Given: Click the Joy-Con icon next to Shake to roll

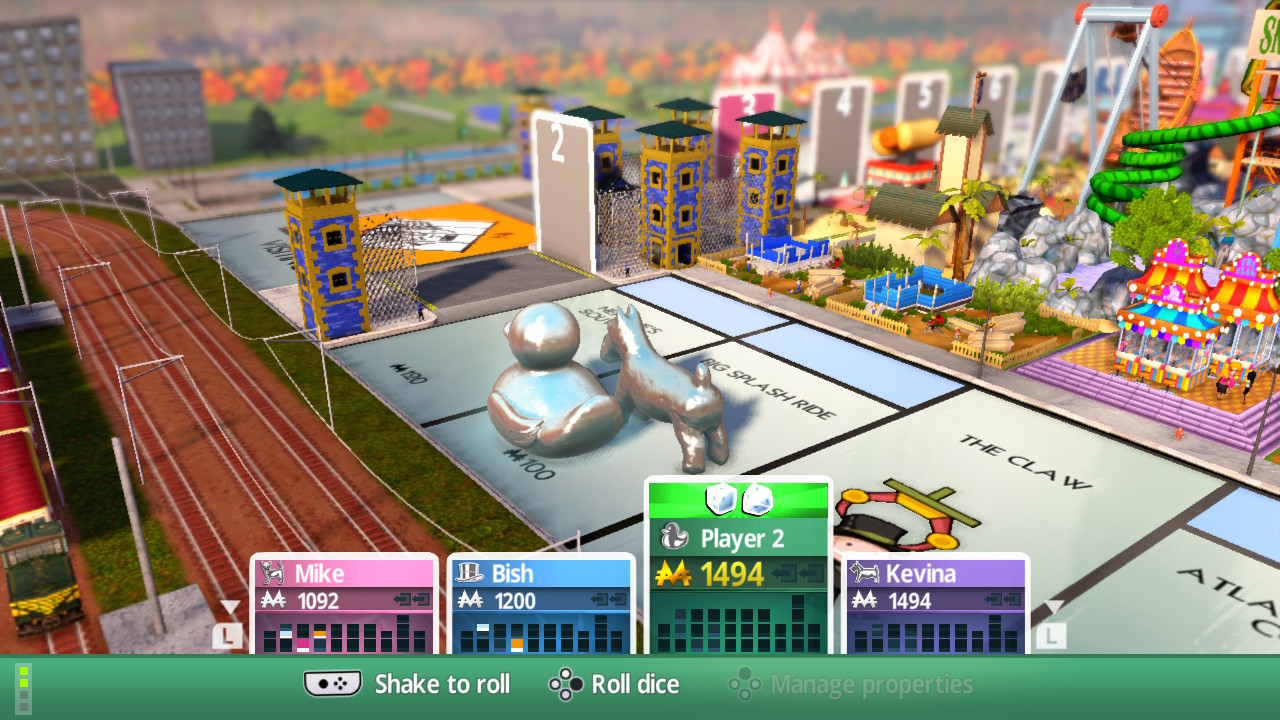Looking at the screenshot, I should 331,684.
